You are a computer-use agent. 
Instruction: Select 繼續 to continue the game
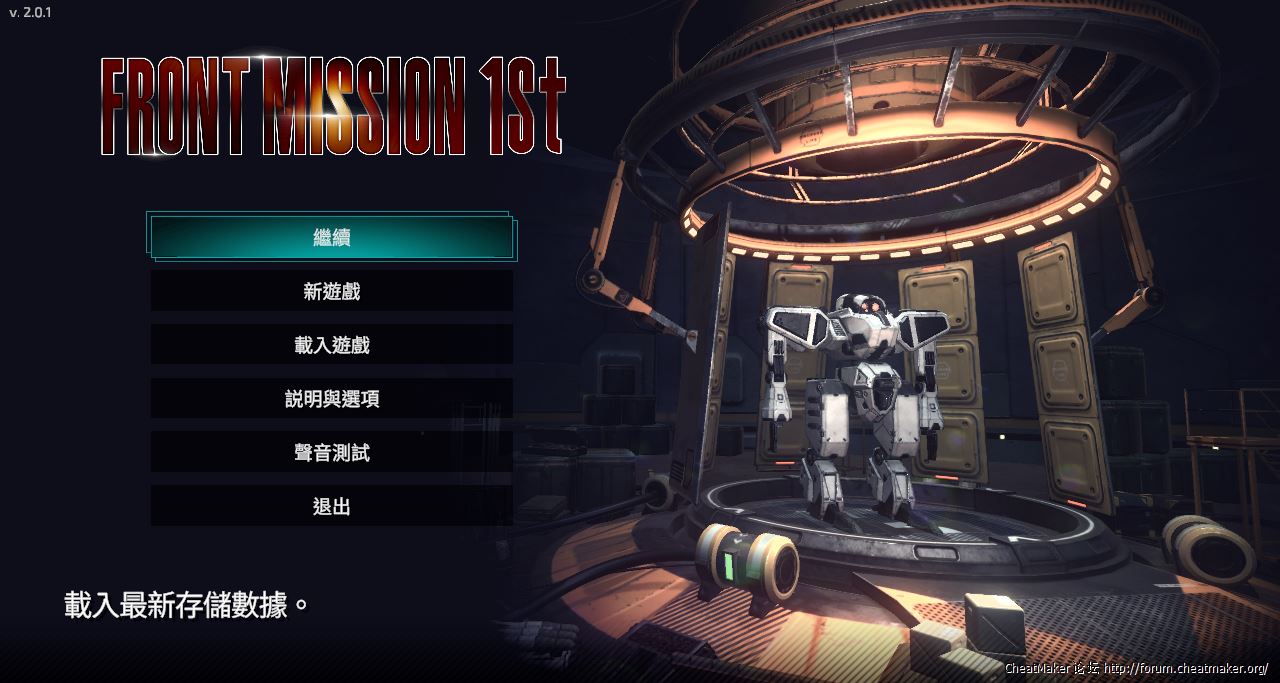coord(332,238)
